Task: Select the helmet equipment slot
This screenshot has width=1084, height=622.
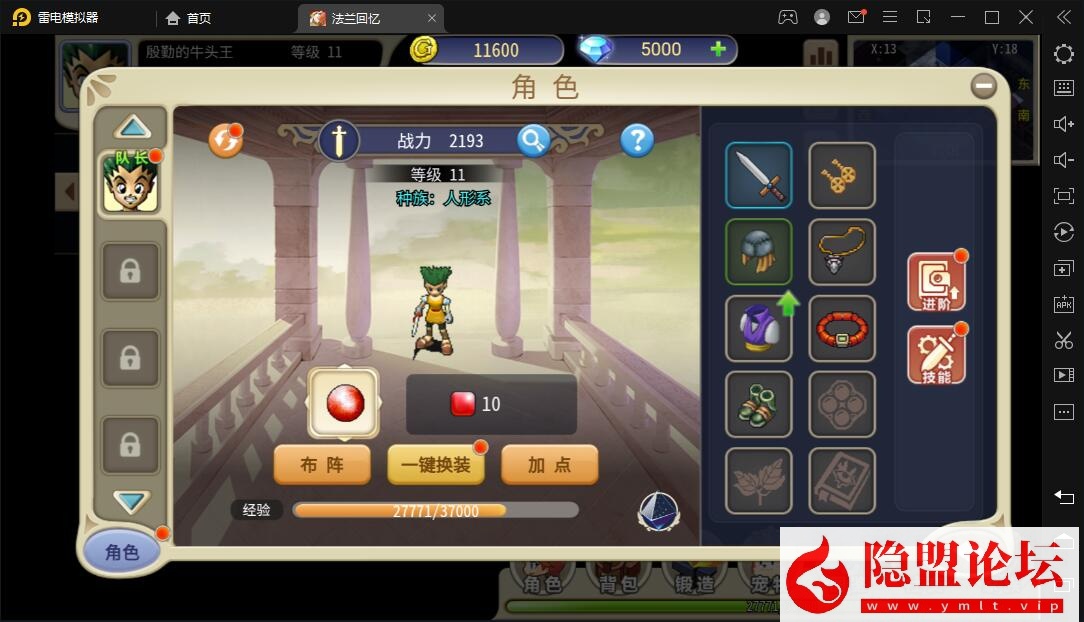Action: [x=758, y=251]
